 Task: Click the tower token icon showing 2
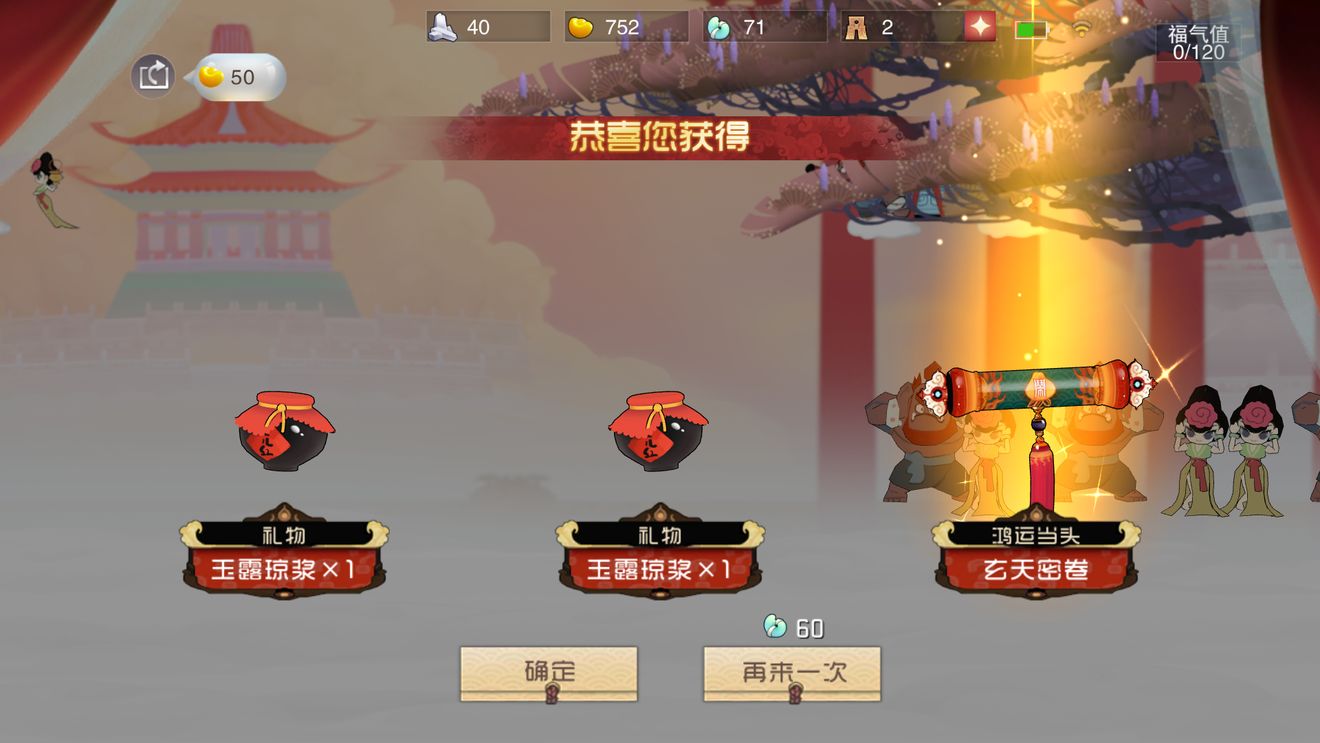click(x=858, y=27)
